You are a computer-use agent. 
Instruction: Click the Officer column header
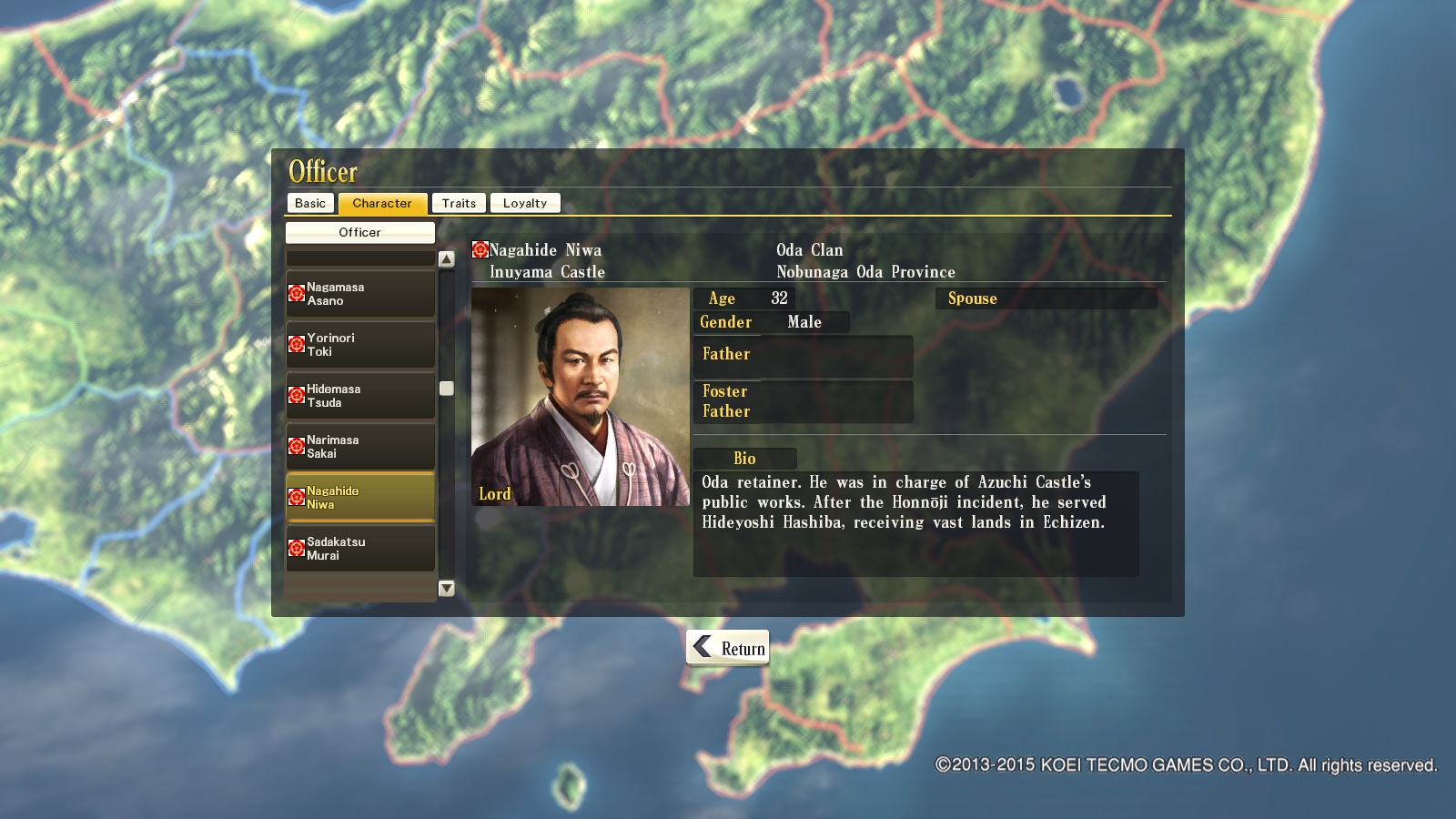[360, 232]
